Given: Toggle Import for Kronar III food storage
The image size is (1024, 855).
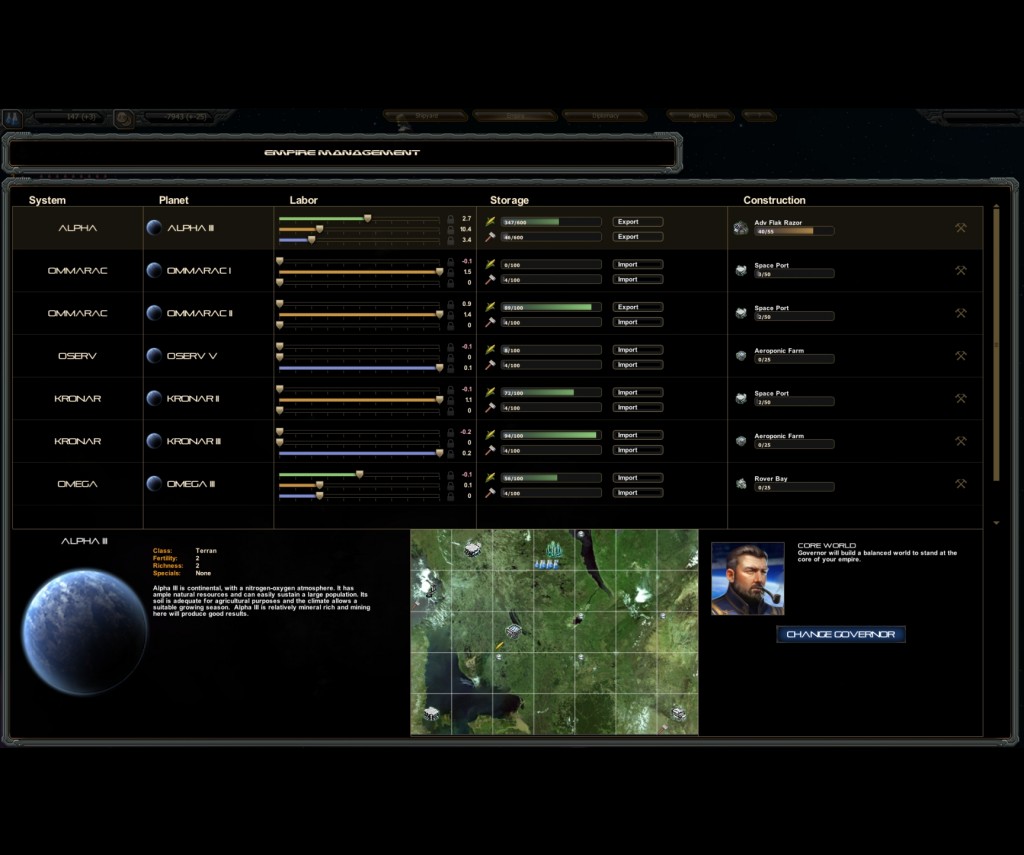Looking at the screenshot, I should [x=637, y=436].
